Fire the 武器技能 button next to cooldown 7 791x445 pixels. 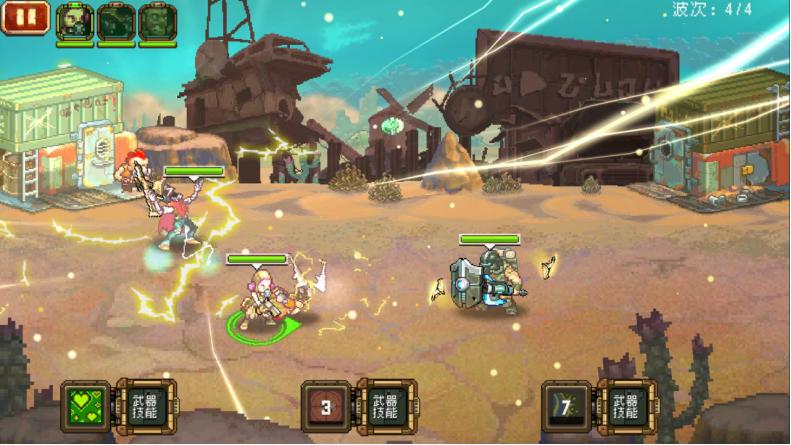coord(626,407)
